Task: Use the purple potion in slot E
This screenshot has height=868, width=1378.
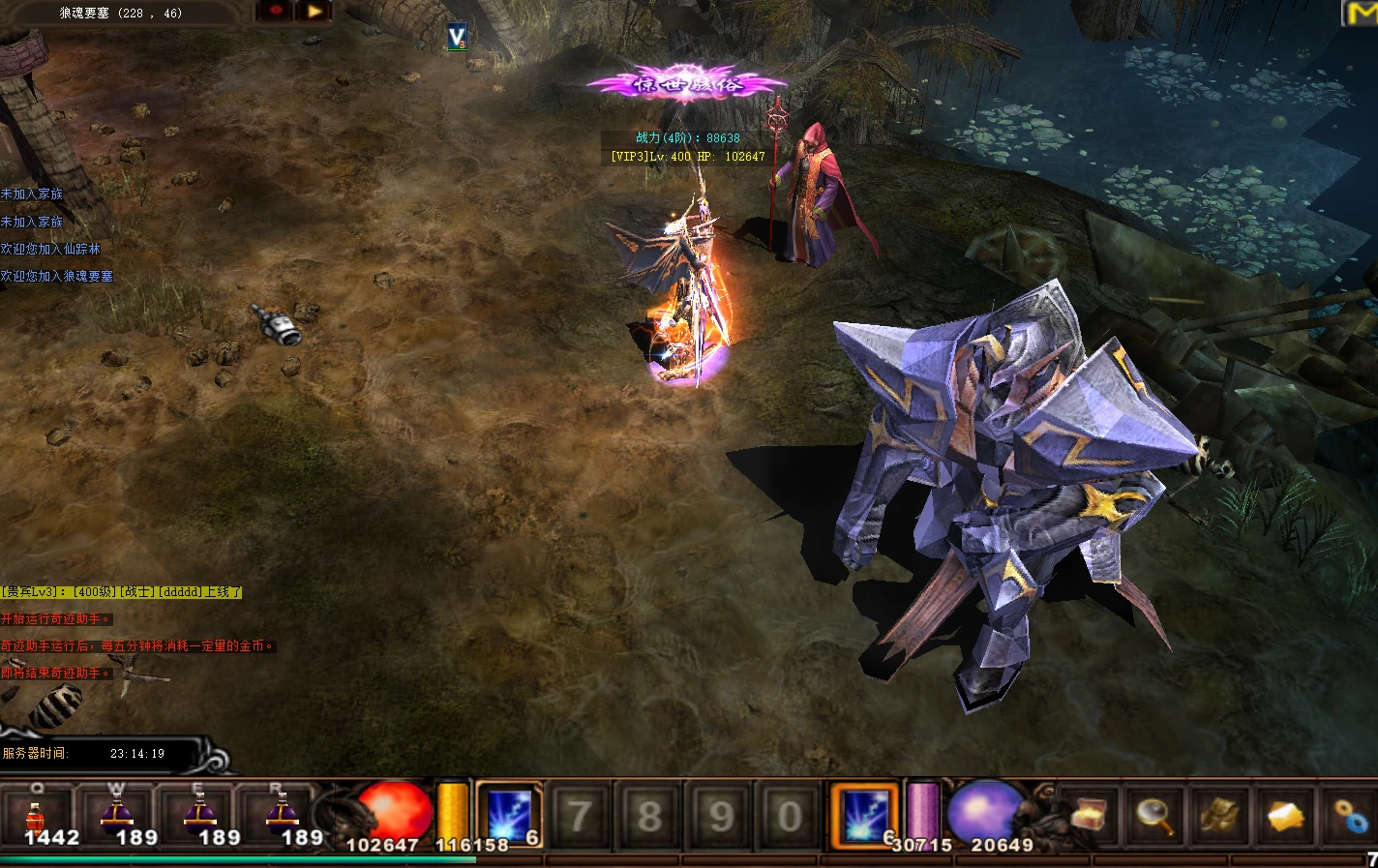Action: pyautogui.click(x=200, y=816)
